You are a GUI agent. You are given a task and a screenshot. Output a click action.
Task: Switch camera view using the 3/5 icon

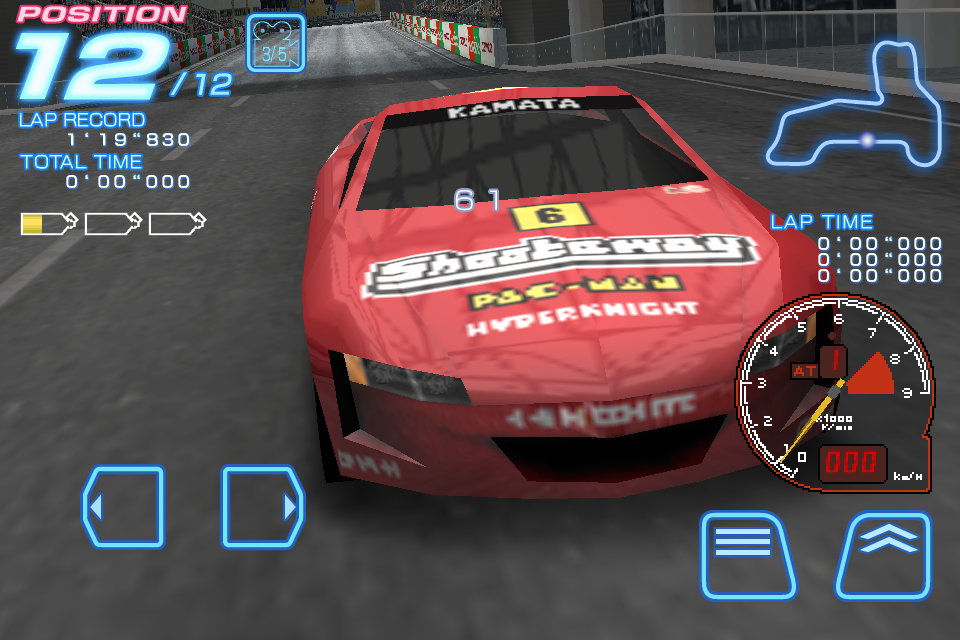(275, 43)
